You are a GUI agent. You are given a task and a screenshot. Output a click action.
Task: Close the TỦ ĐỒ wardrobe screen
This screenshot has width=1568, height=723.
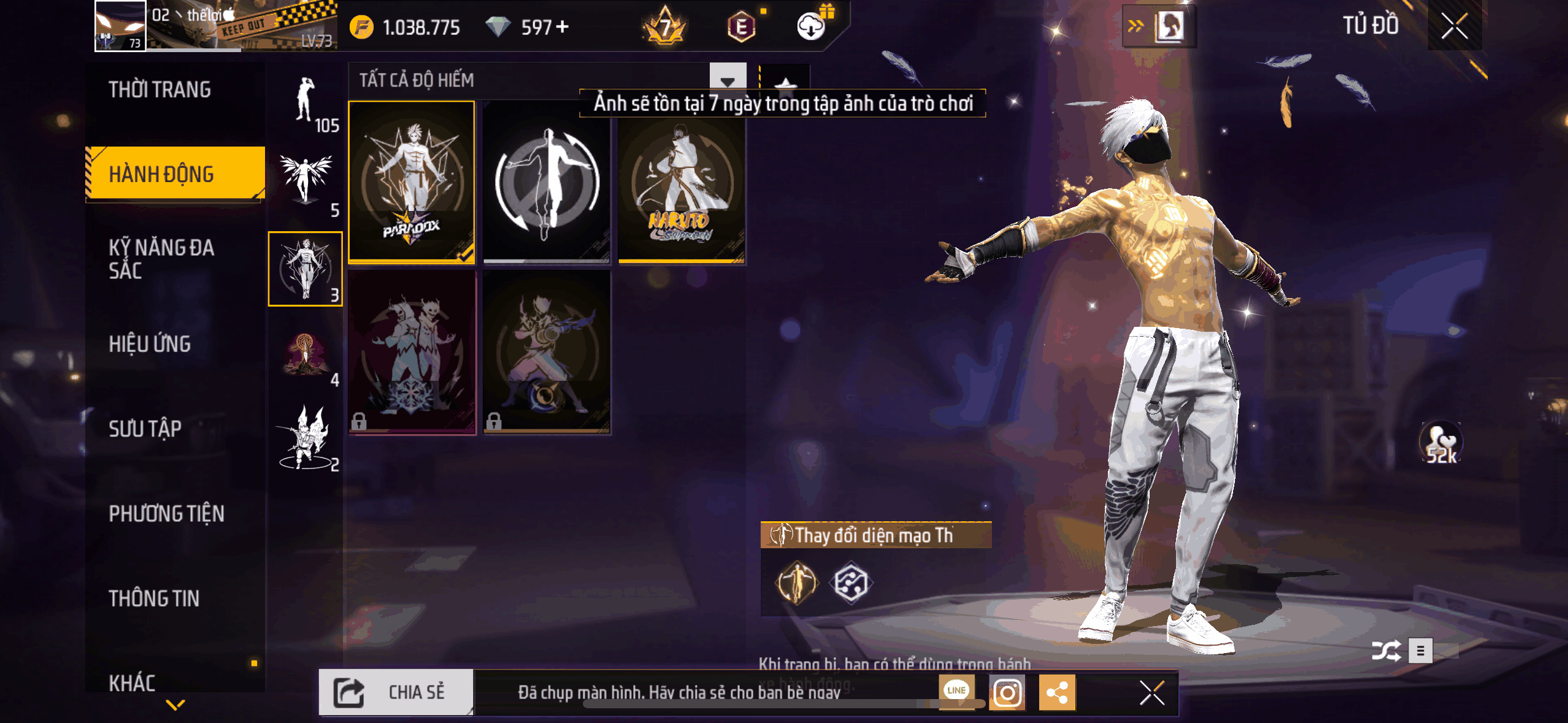coord(1454,26)
